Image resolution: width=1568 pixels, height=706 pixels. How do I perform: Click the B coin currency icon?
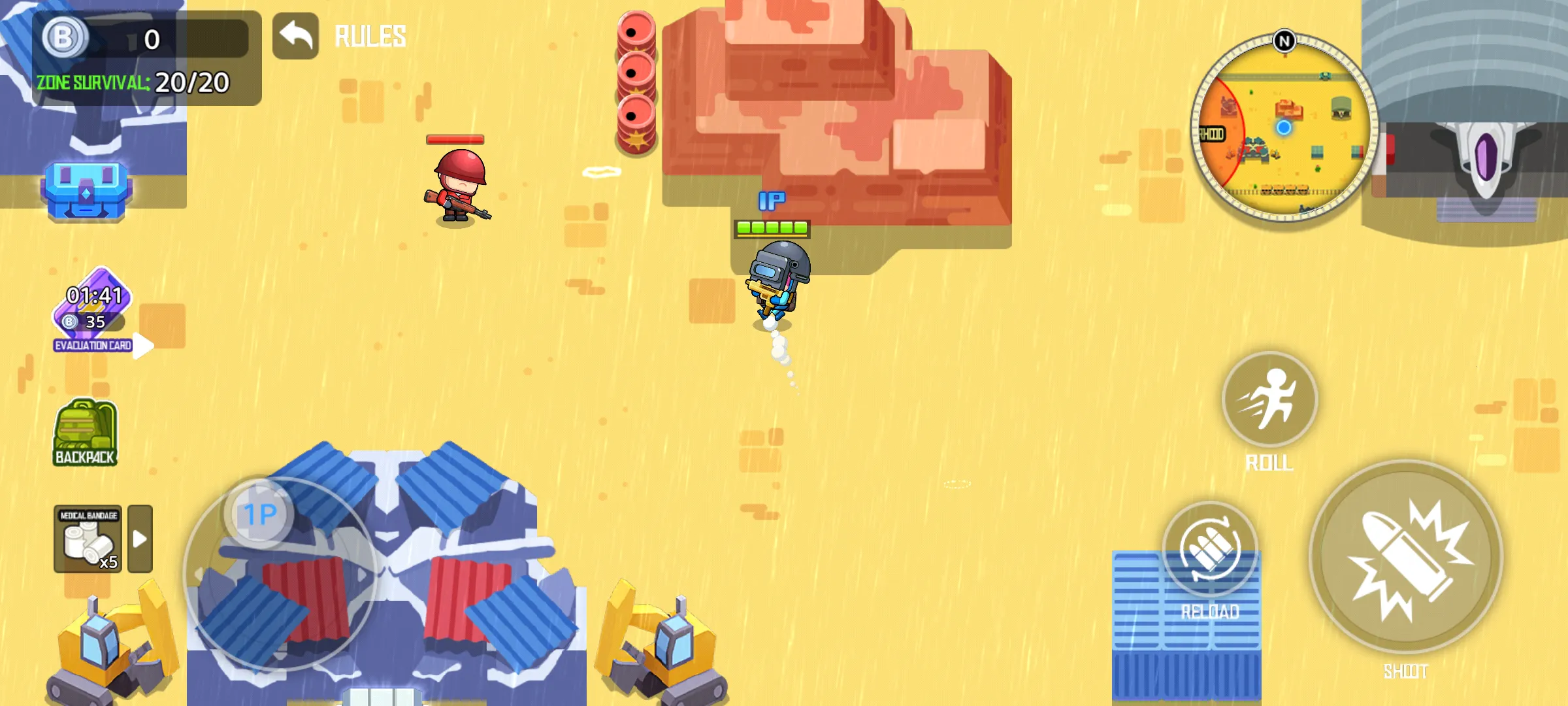65,38
